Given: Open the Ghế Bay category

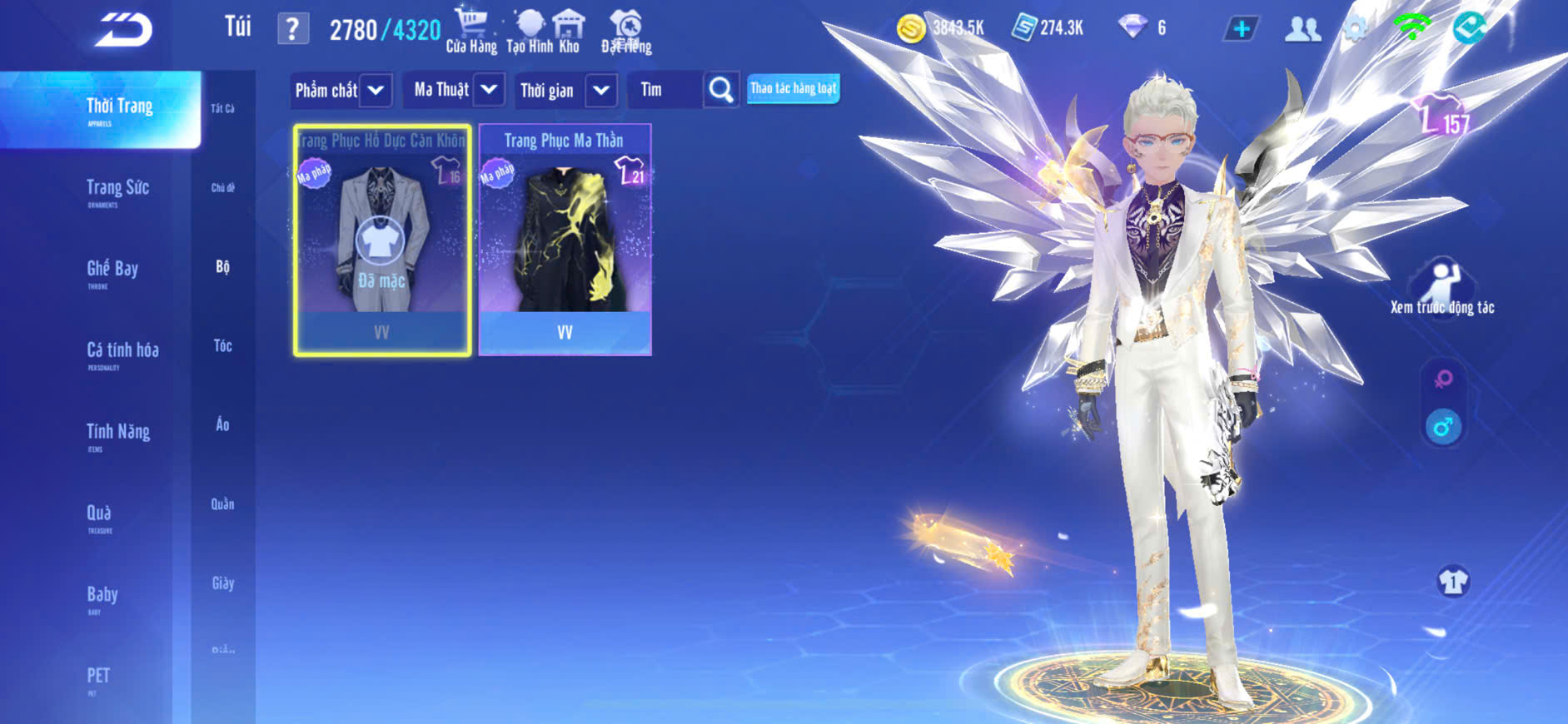Looking at the screenshot, I should pos(112,272).
